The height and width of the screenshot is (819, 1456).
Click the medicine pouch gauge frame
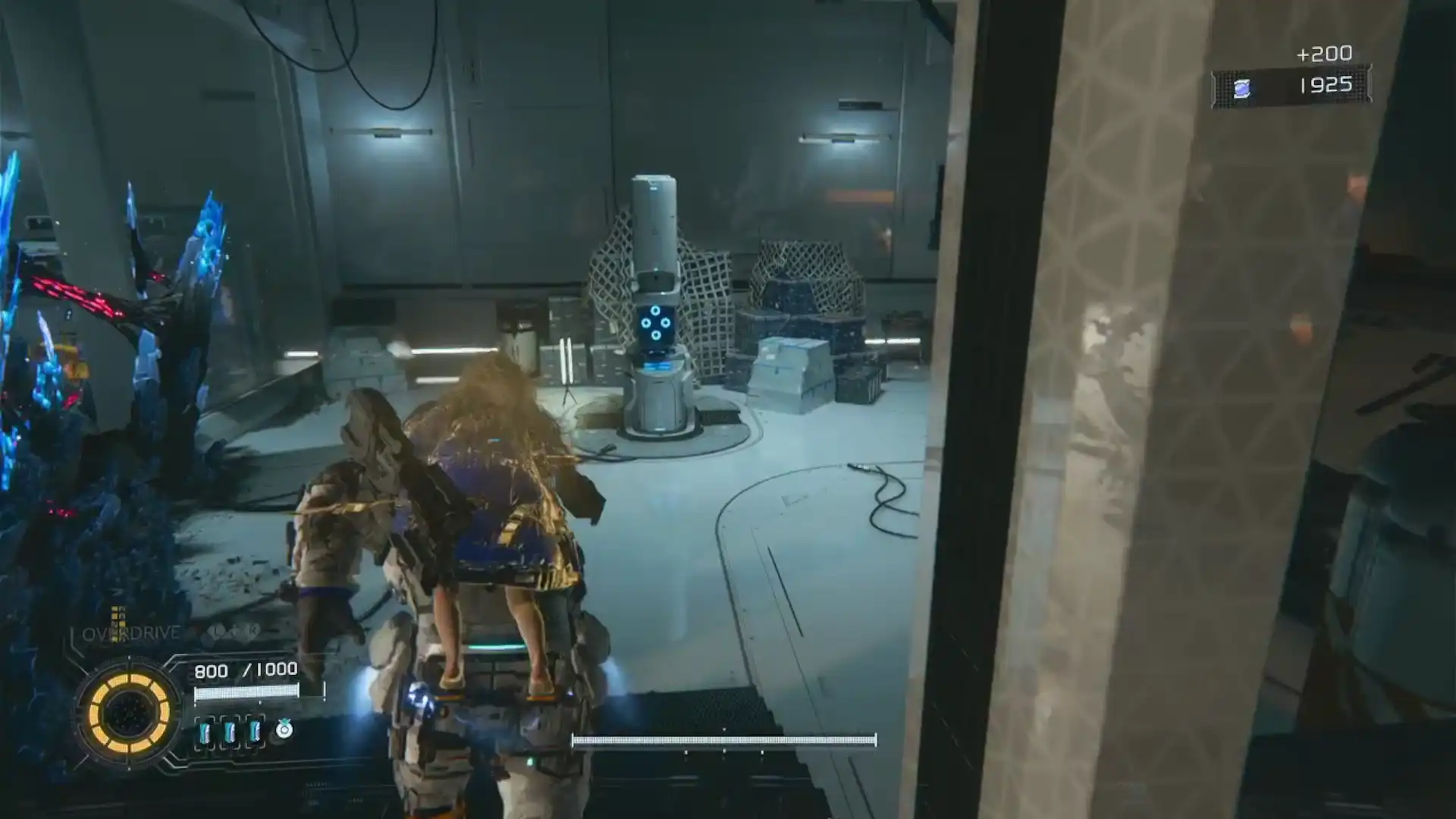tap(283, 730)
